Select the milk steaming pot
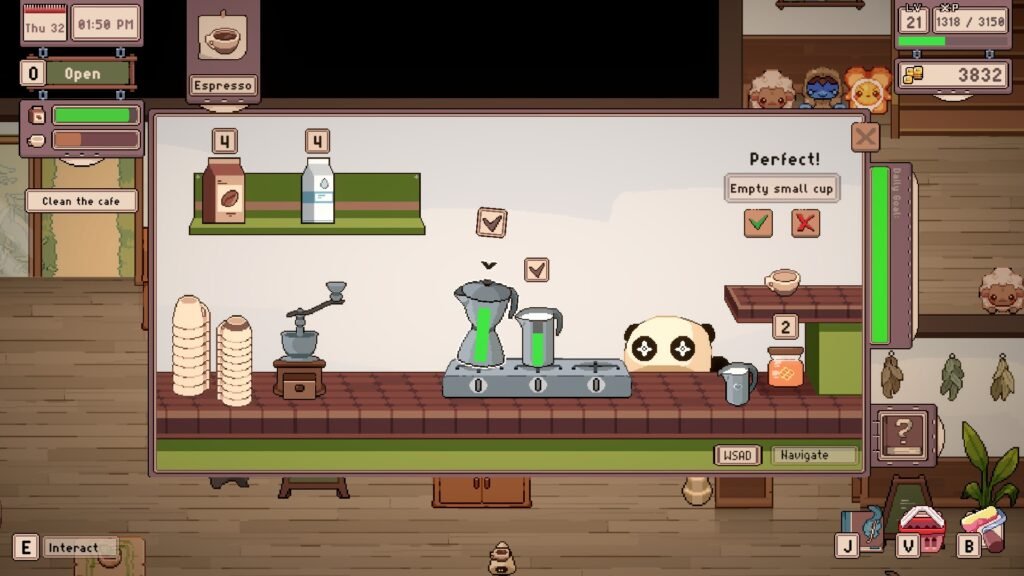The height and width of the screenshot is (576, 1024). (x=539, y=336)
